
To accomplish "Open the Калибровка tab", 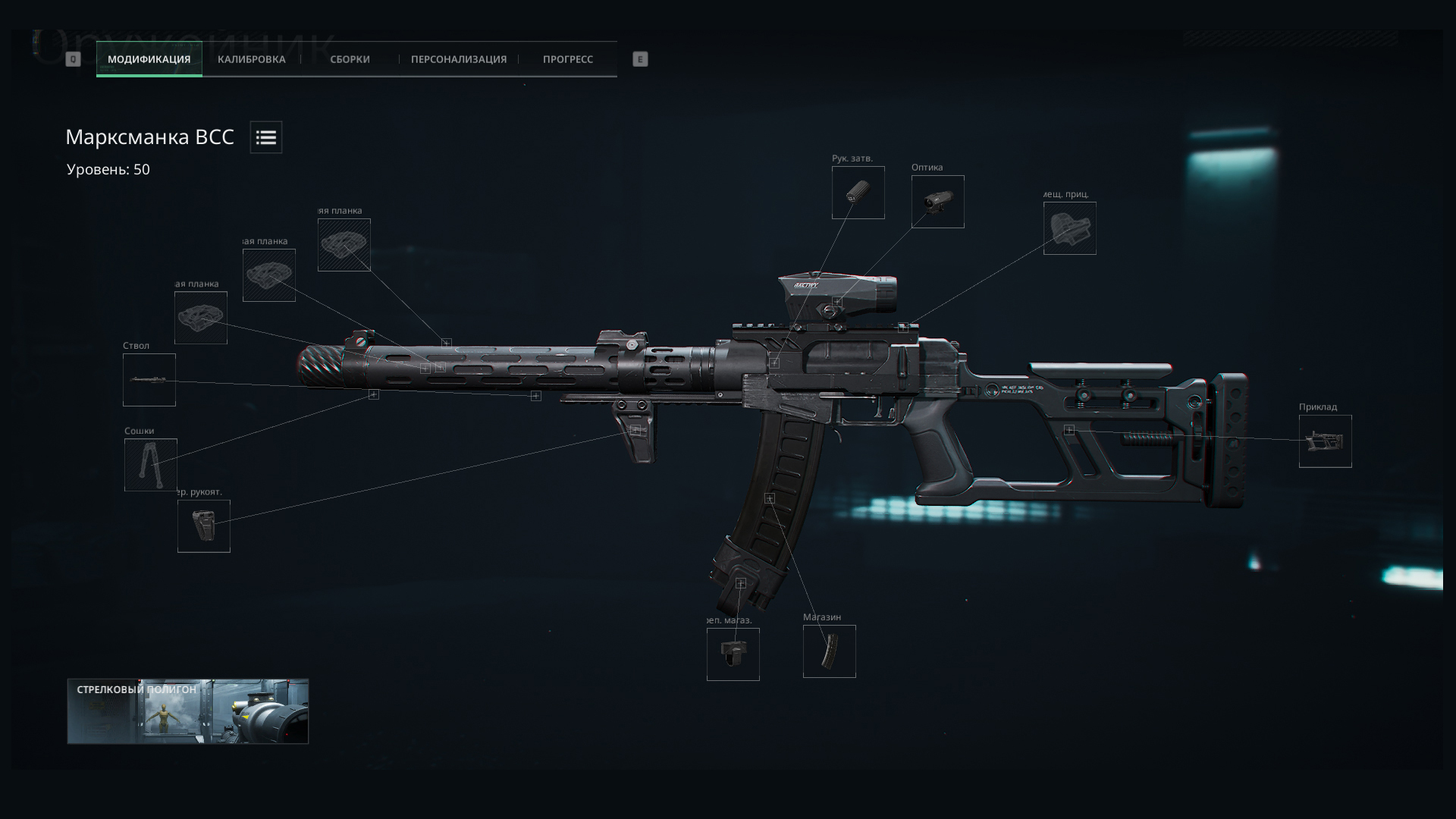I will (x=251, y=59).
